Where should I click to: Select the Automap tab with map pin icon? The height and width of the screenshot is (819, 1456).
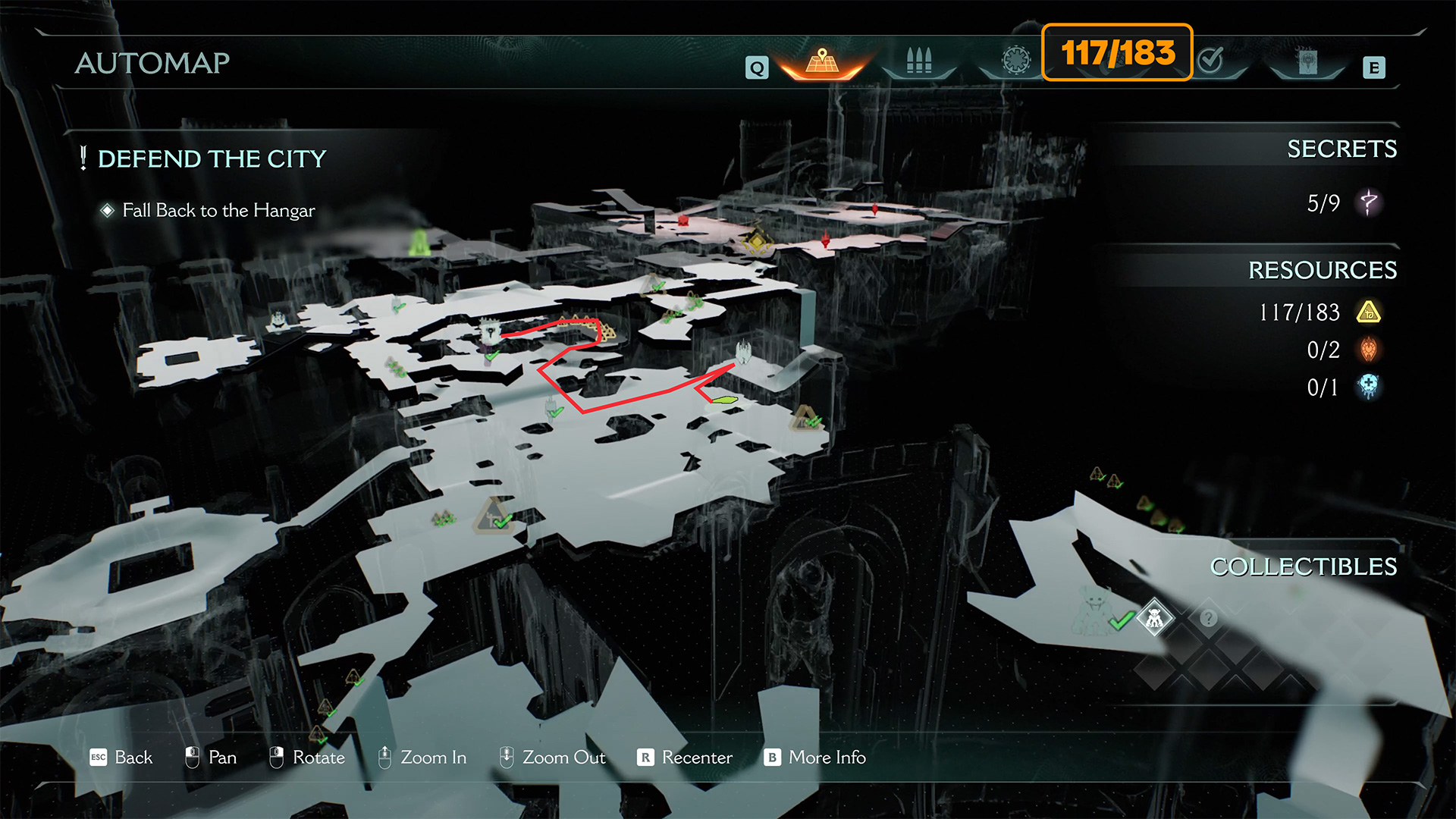click(x=822, y=61)
